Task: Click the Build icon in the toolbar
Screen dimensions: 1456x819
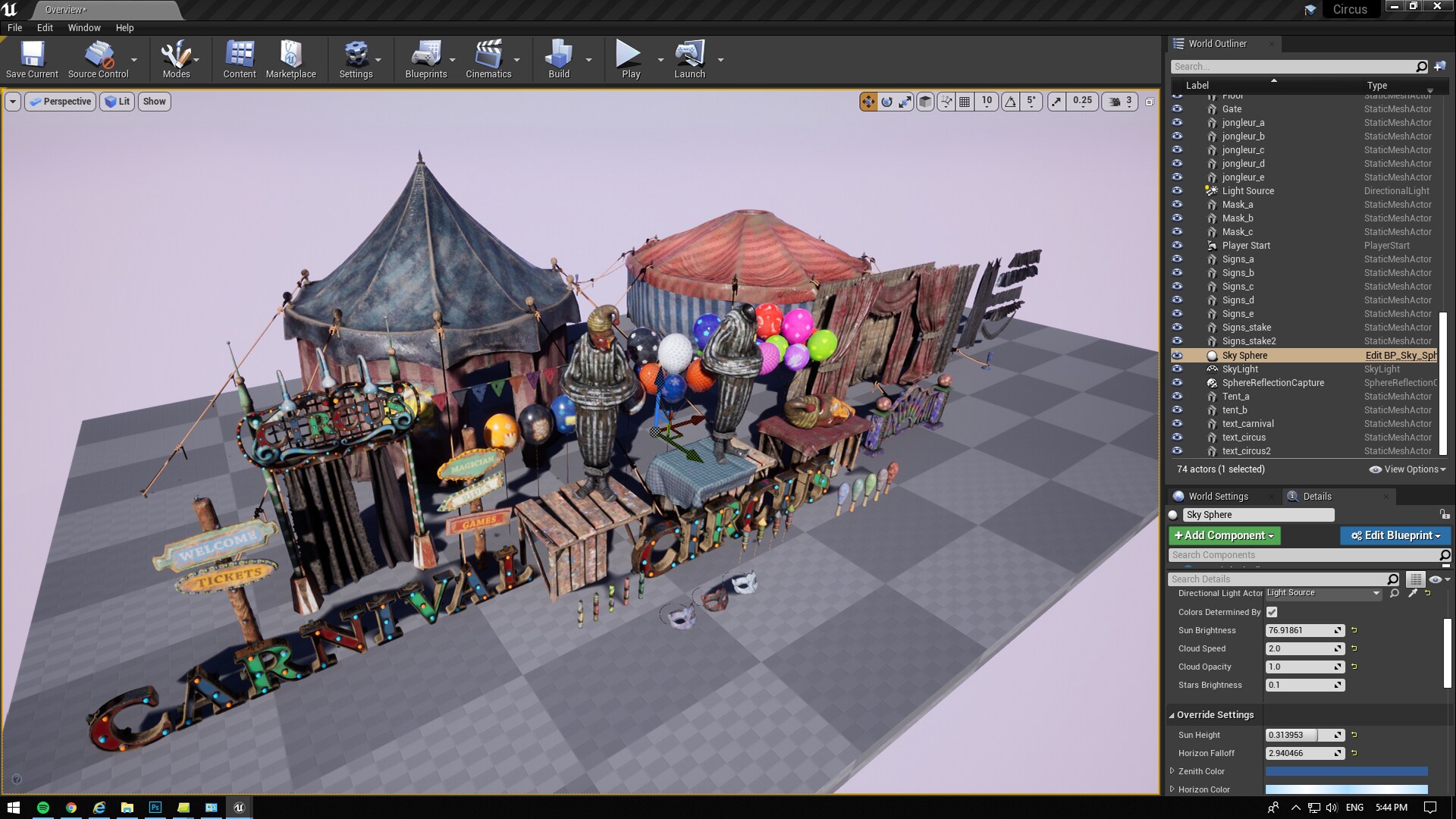Action: coord(559,59)
